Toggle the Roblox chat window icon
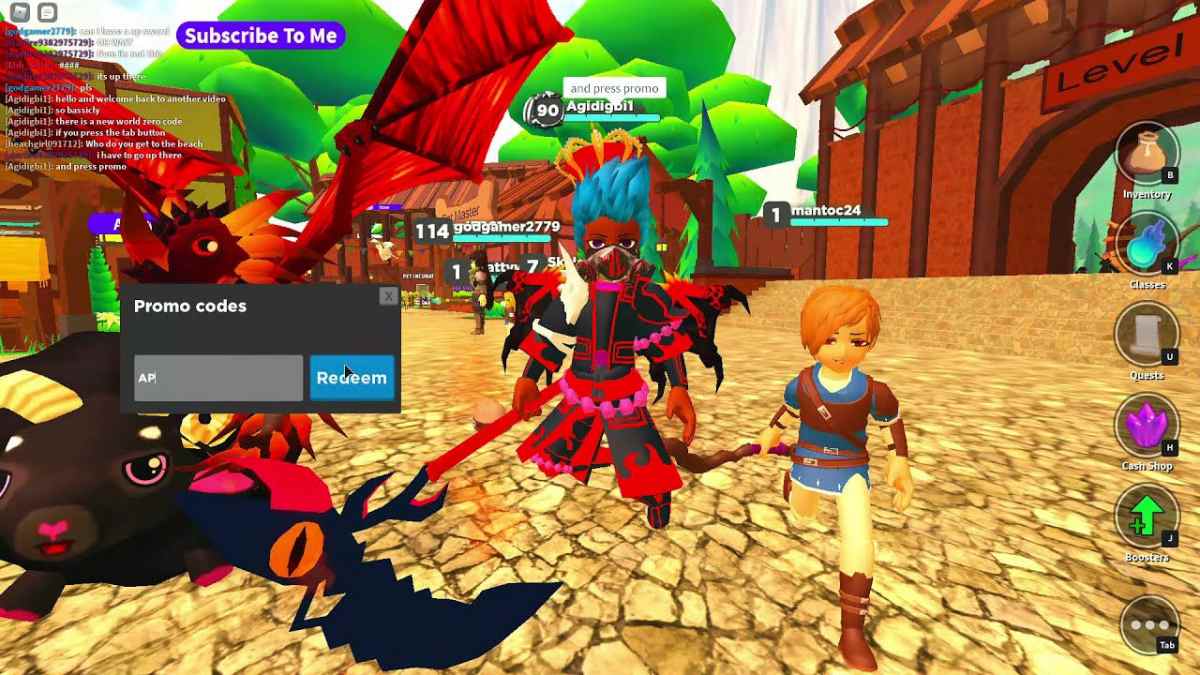 [46, 12]
